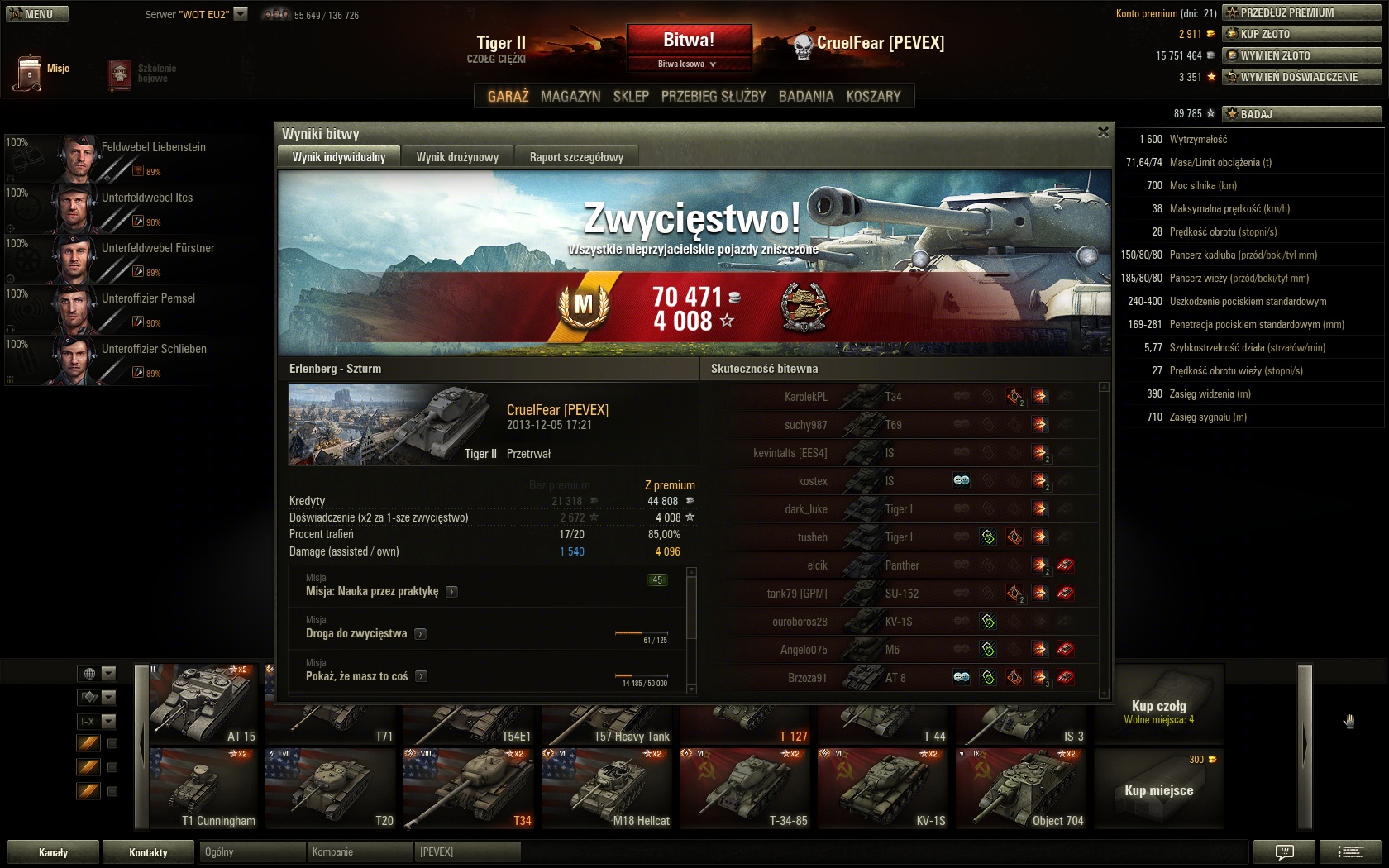Go to the MAGAZYN section
The height and width of the screenshot is (868, 1389).
point(570,96)
